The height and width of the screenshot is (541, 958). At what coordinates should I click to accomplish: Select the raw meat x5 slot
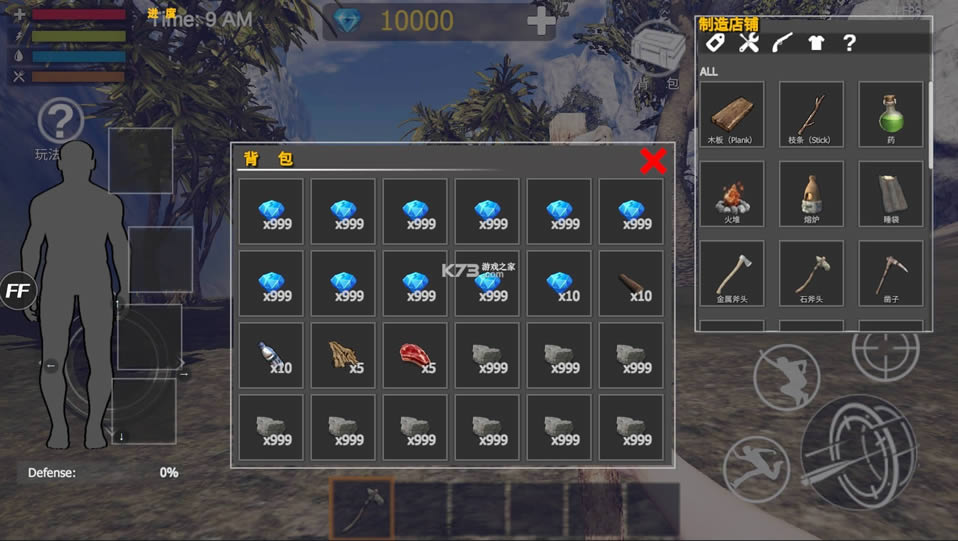pos(415,355)
